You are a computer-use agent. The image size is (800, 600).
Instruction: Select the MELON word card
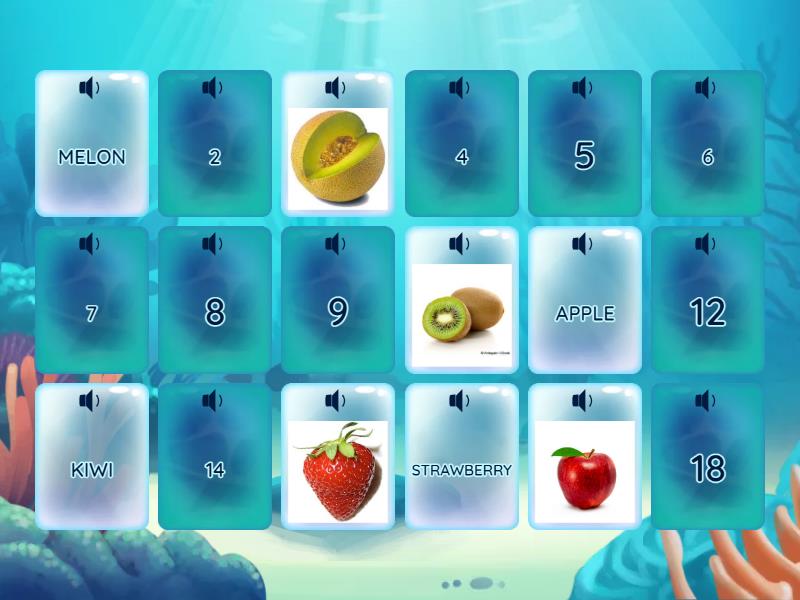92,157
